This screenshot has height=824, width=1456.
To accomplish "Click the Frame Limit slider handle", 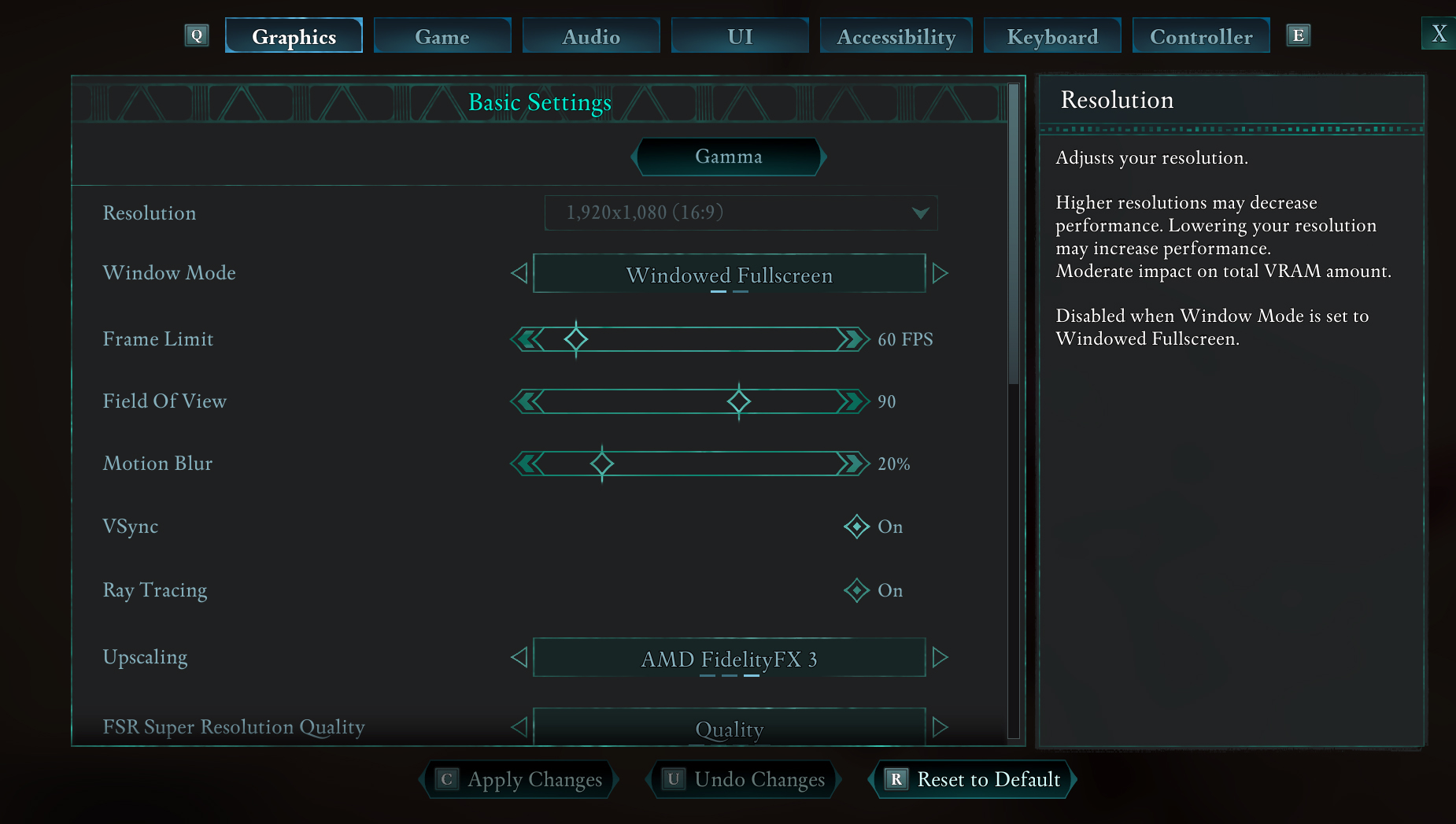I will pyautogui.click(x=576, y=339).
